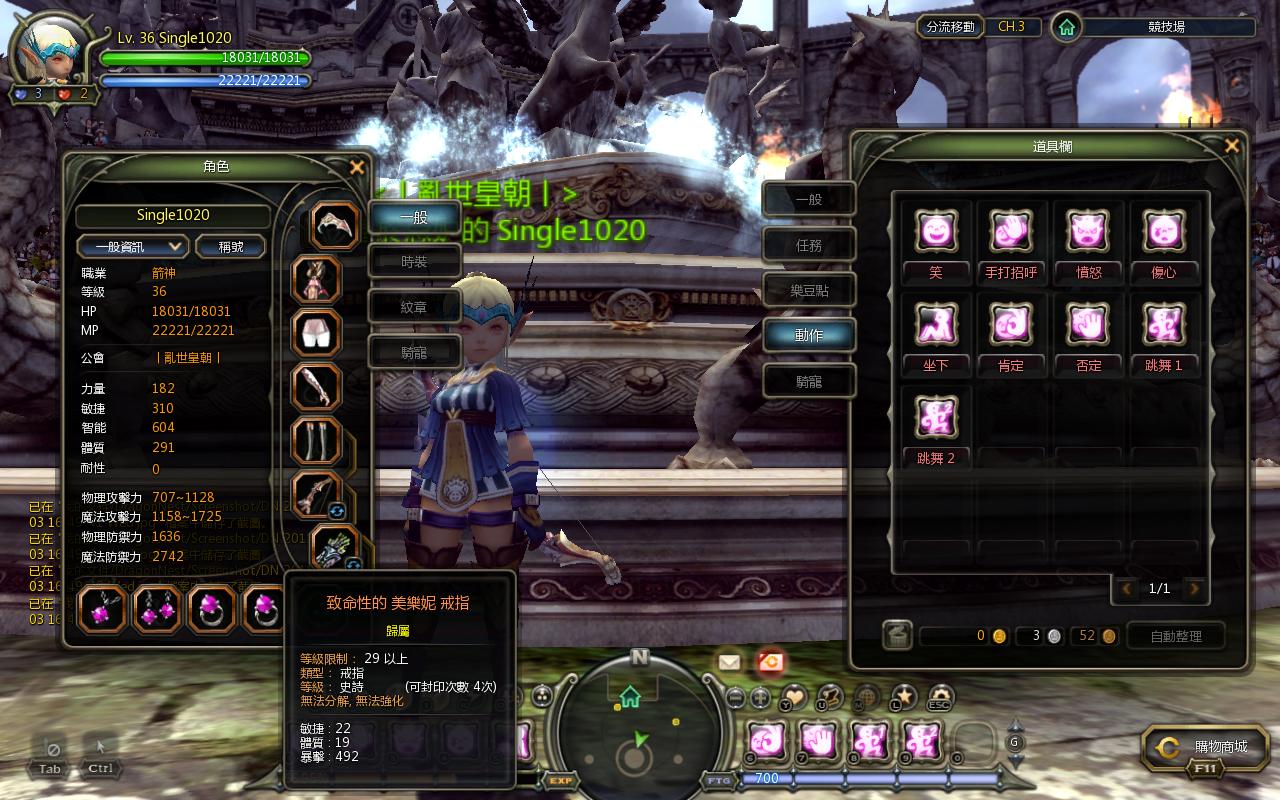Switch to the 紋章 crest tab
The image size is (1280, 800).
414,307
